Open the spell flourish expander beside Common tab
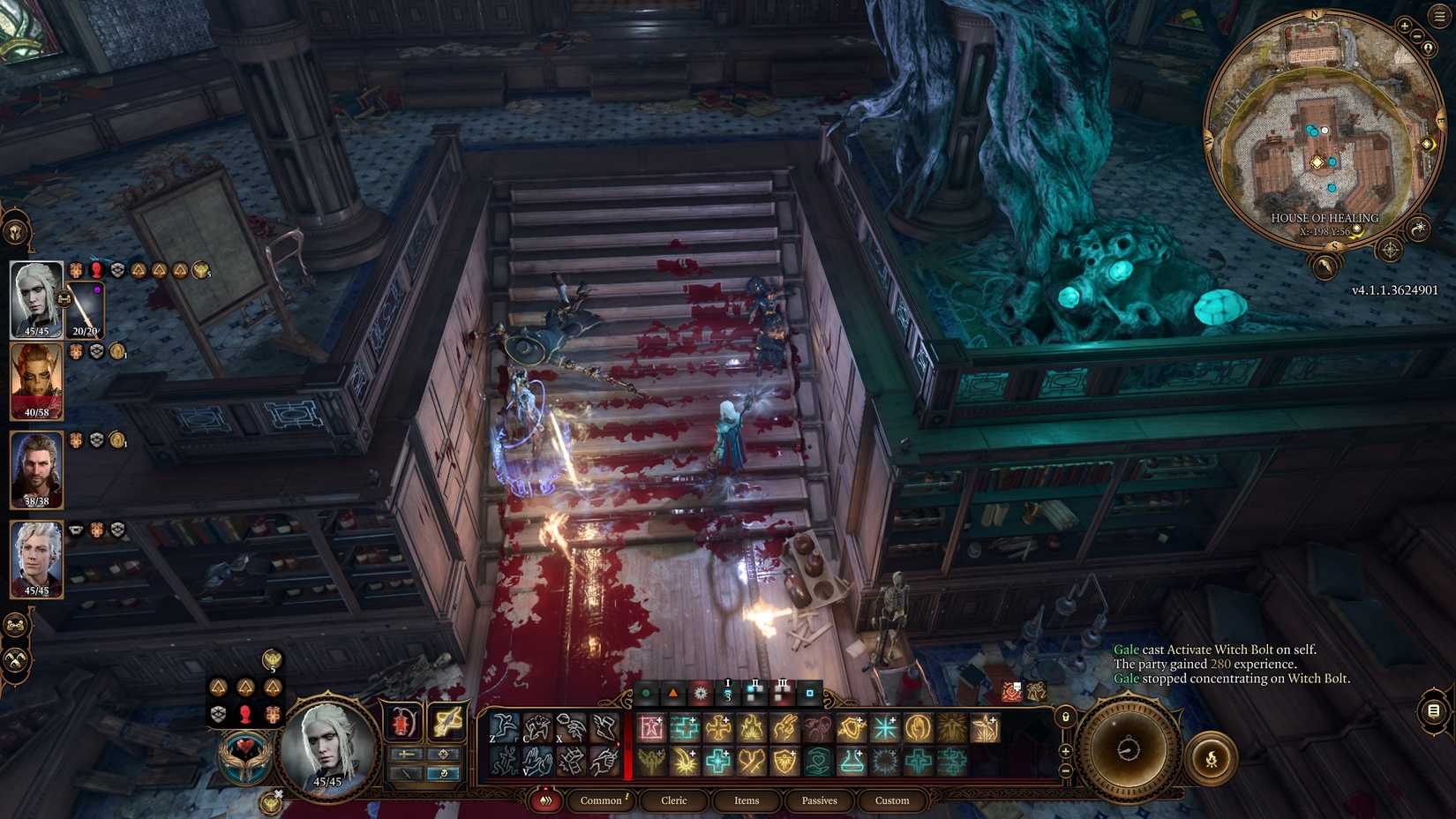The image size is (1456, 819). point(545,800)
